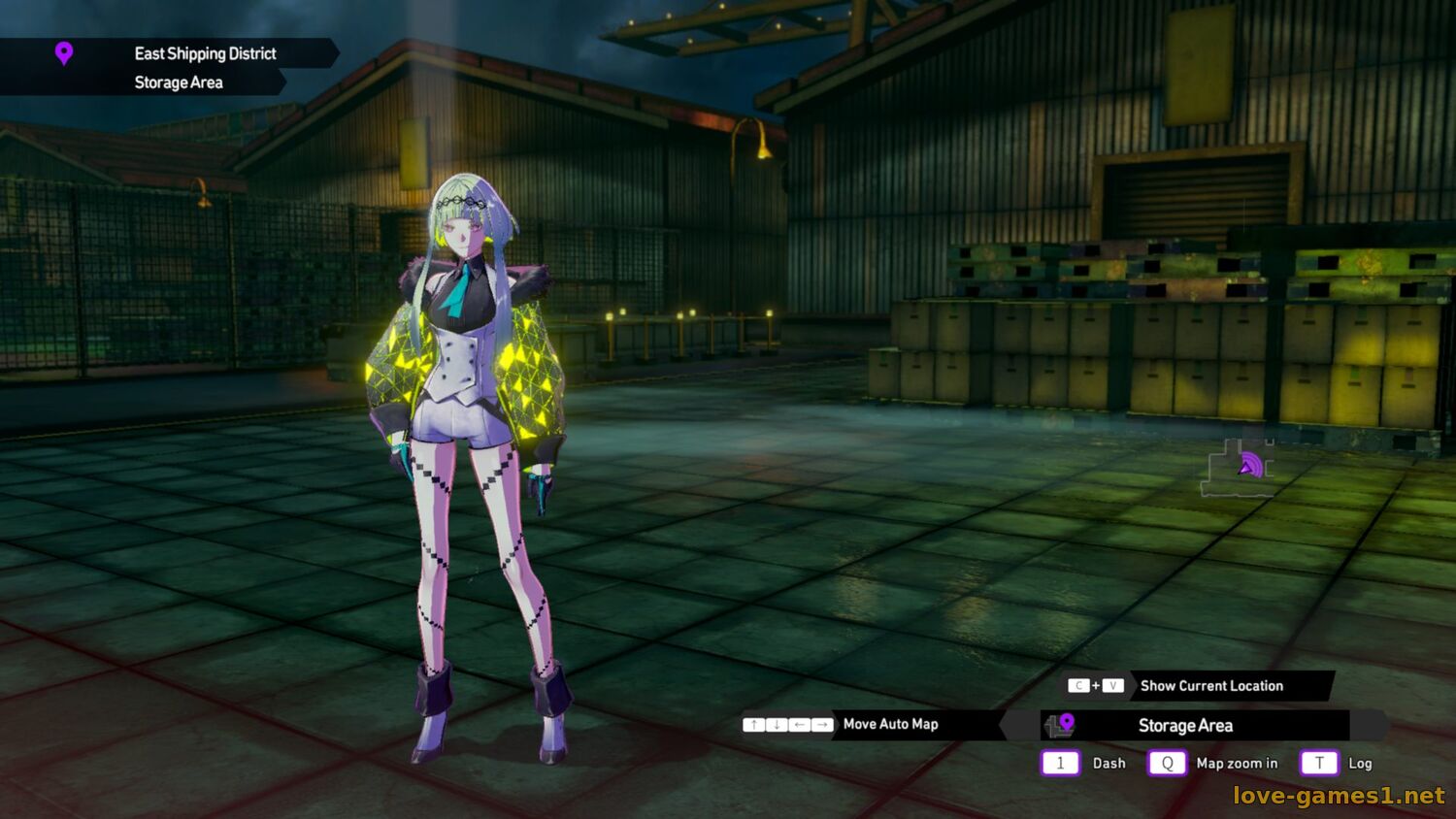Screen dimensions: 1456x819
Task: Open the Log
Action: 1359,764
